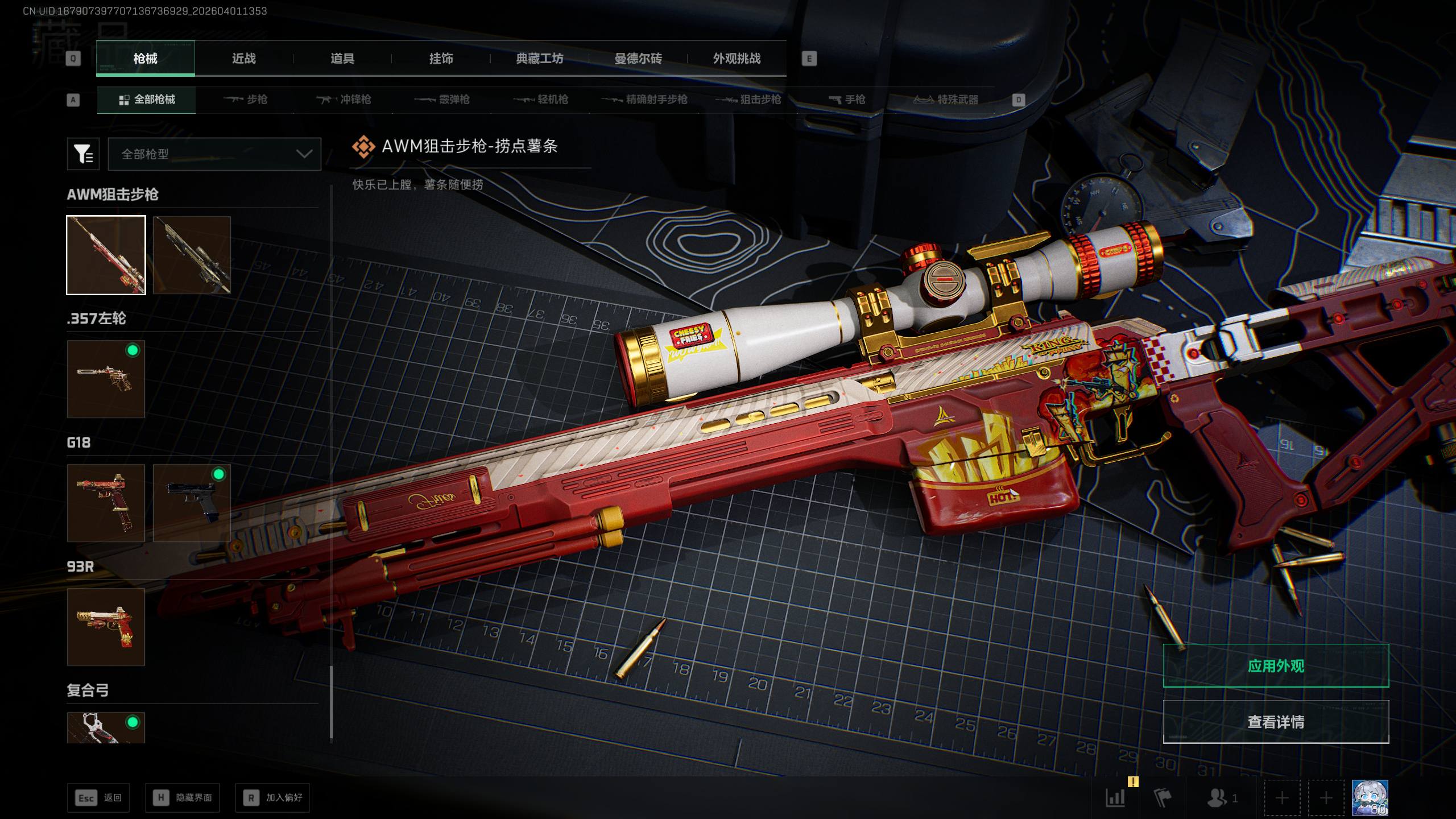Screen dimensions: 1456x819
Task: Select the 挂饰 charms tab
Action: 441,59
